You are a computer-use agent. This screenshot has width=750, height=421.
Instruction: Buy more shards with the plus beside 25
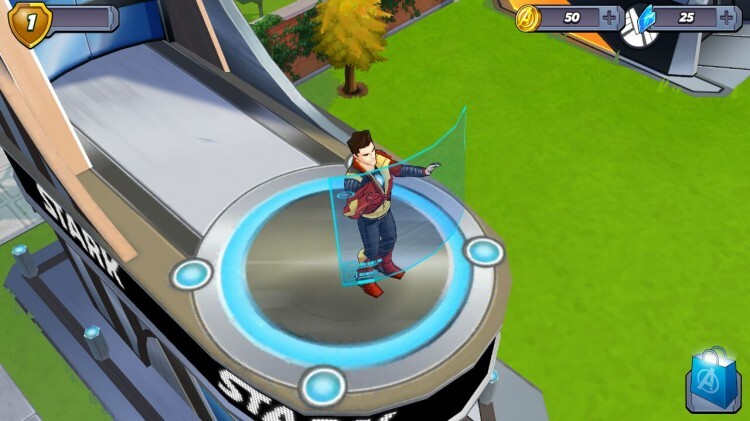[x=725, y=18]
